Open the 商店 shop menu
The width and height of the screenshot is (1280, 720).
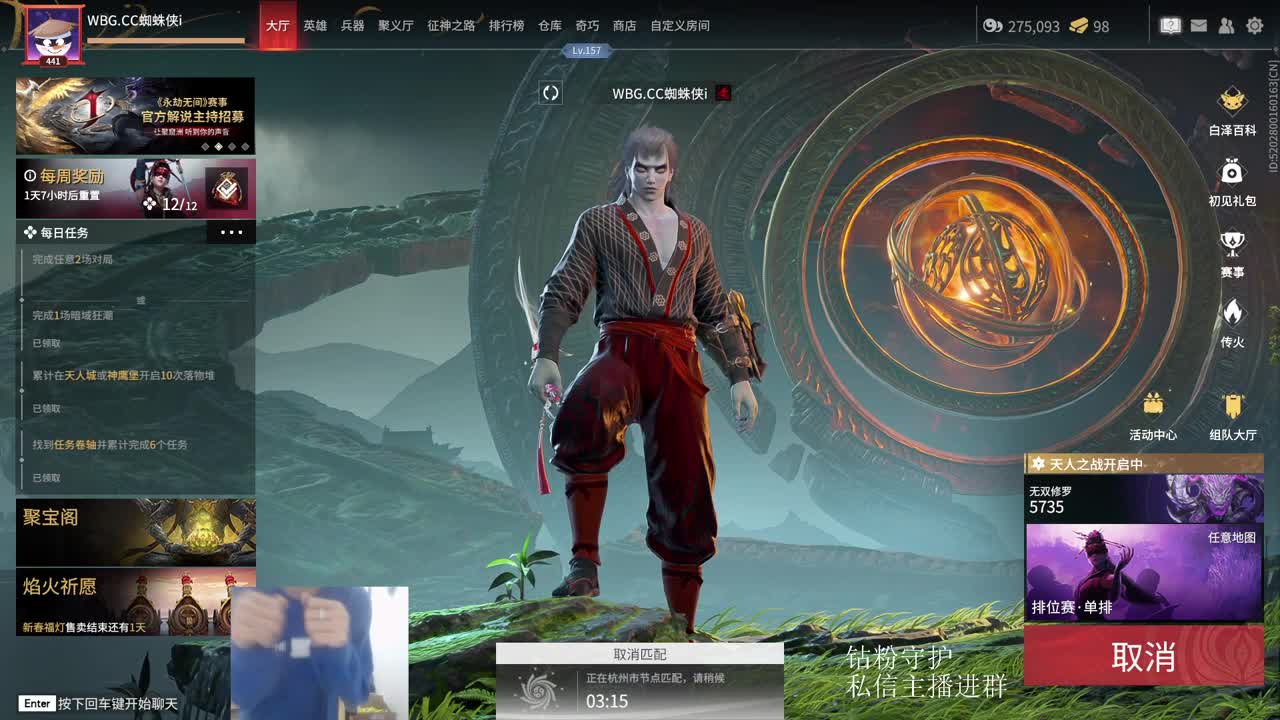point(623,26)
